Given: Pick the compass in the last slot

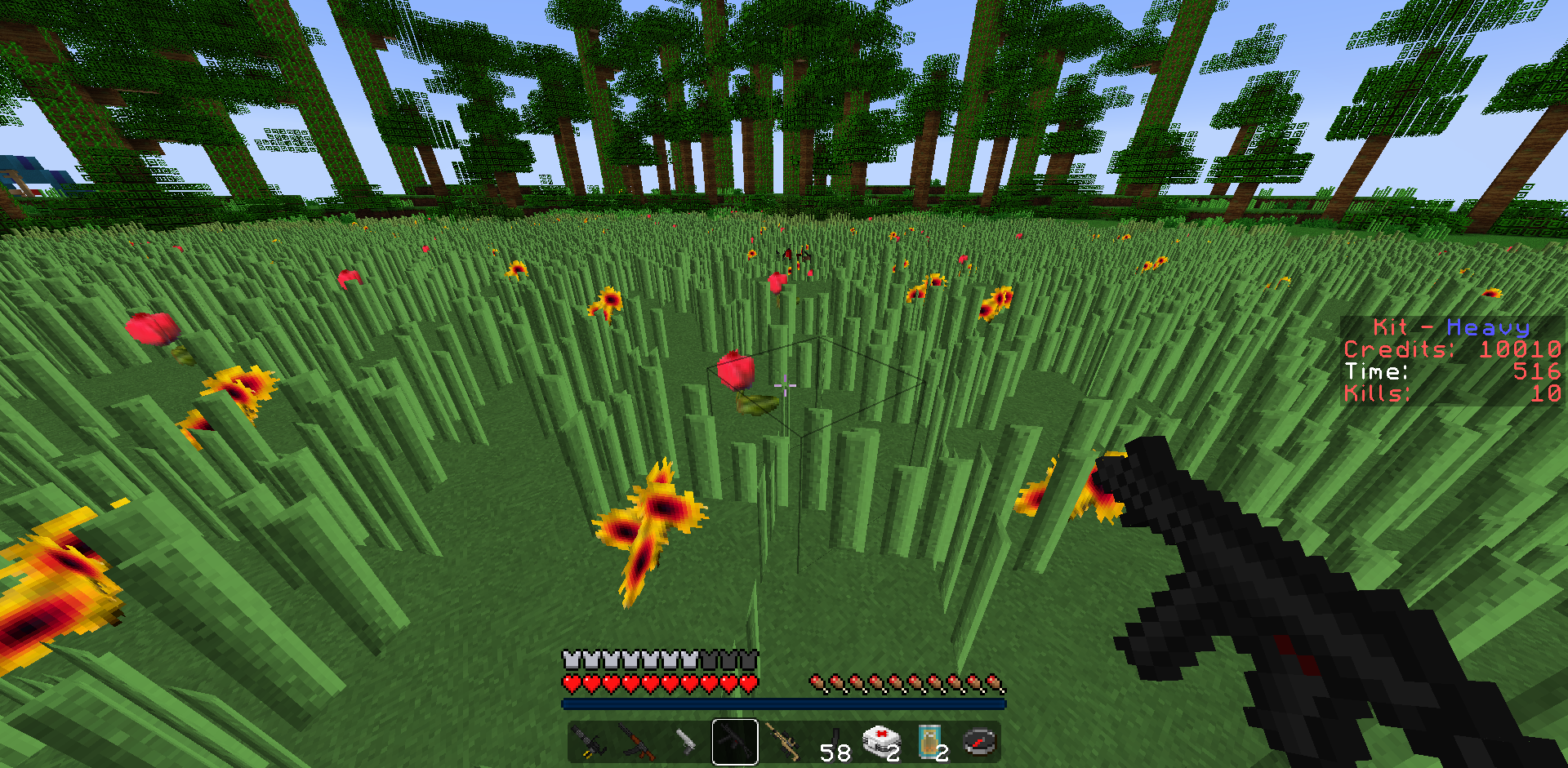Looking at the screenshot, I should [980, 742].
